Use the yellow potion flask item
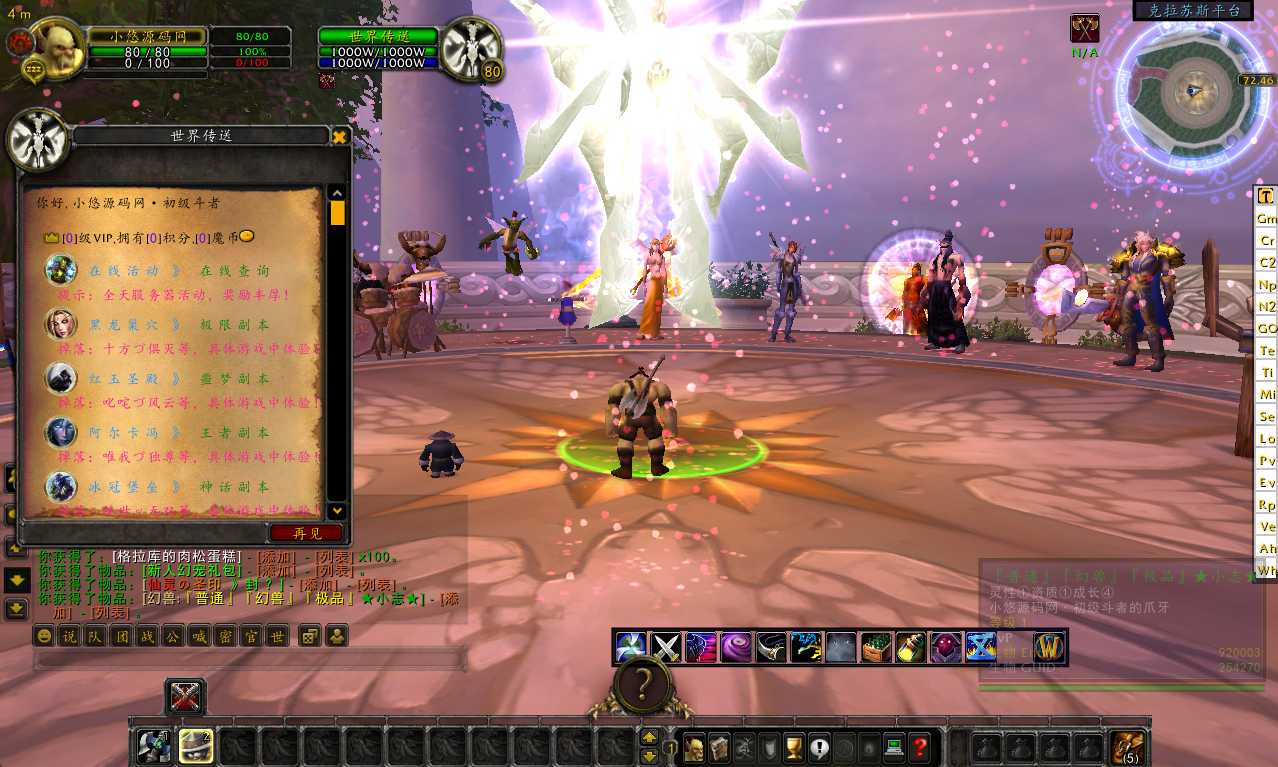Viewport: 1278px width, 767px height. tap(910, 647)
